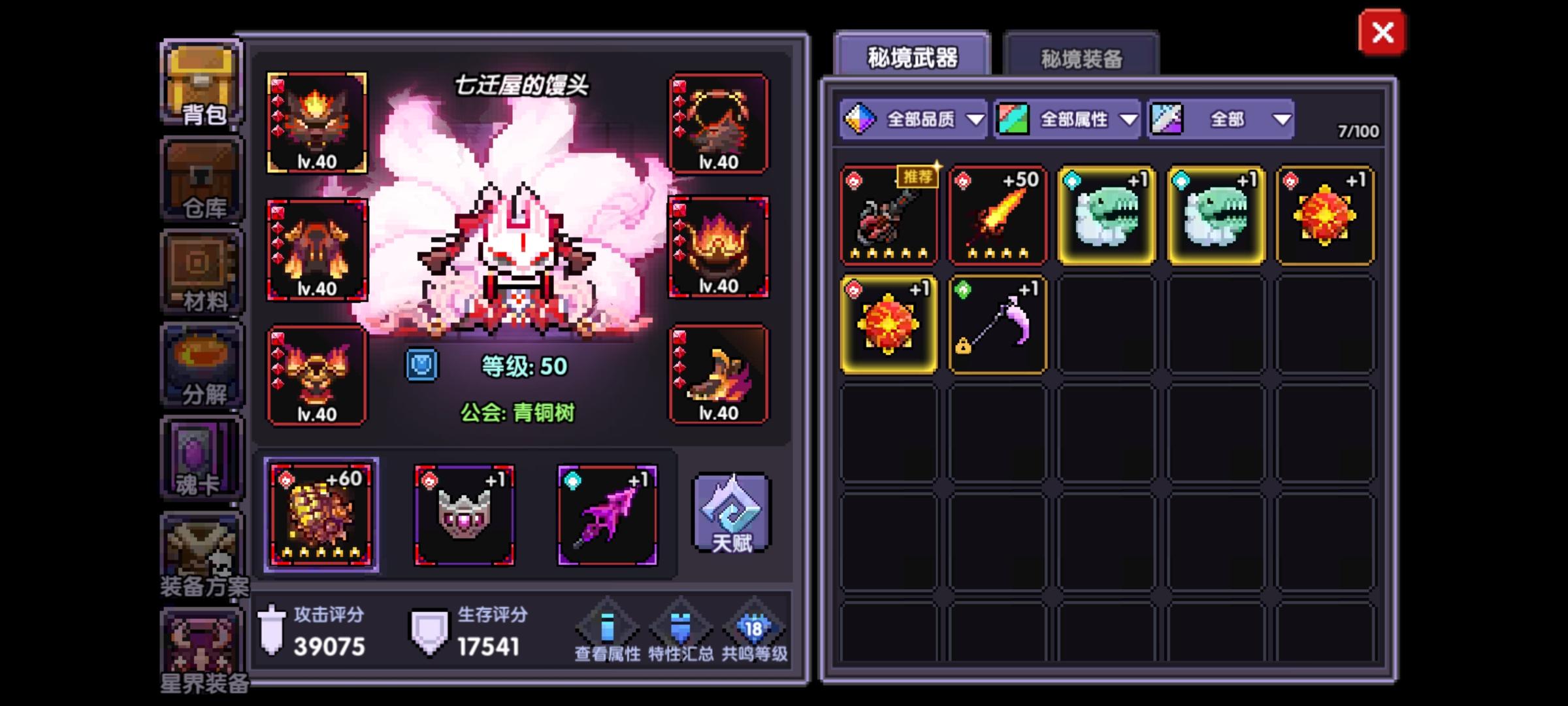Open the 装备方案 equipment plans panel
The image size is (1568, 706).
201,552
